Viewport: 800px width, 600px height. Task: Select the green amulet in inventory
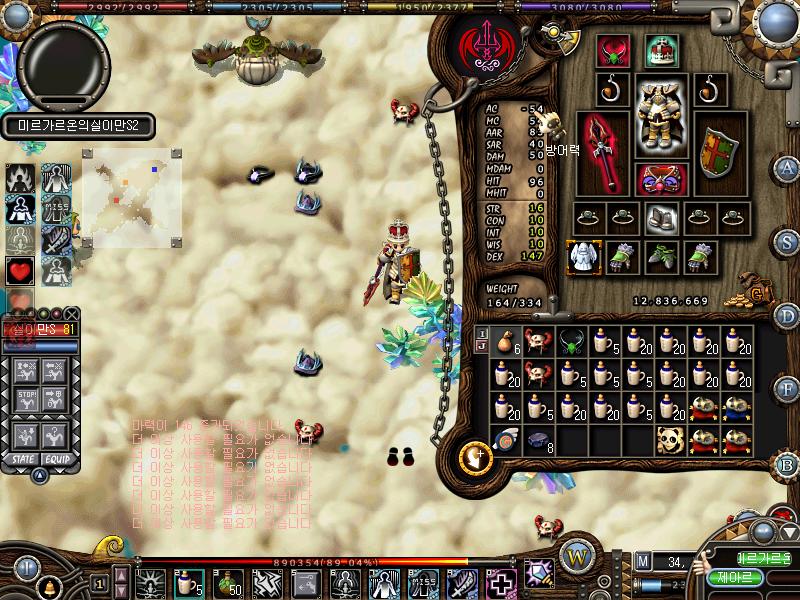[x=571, y=341]
